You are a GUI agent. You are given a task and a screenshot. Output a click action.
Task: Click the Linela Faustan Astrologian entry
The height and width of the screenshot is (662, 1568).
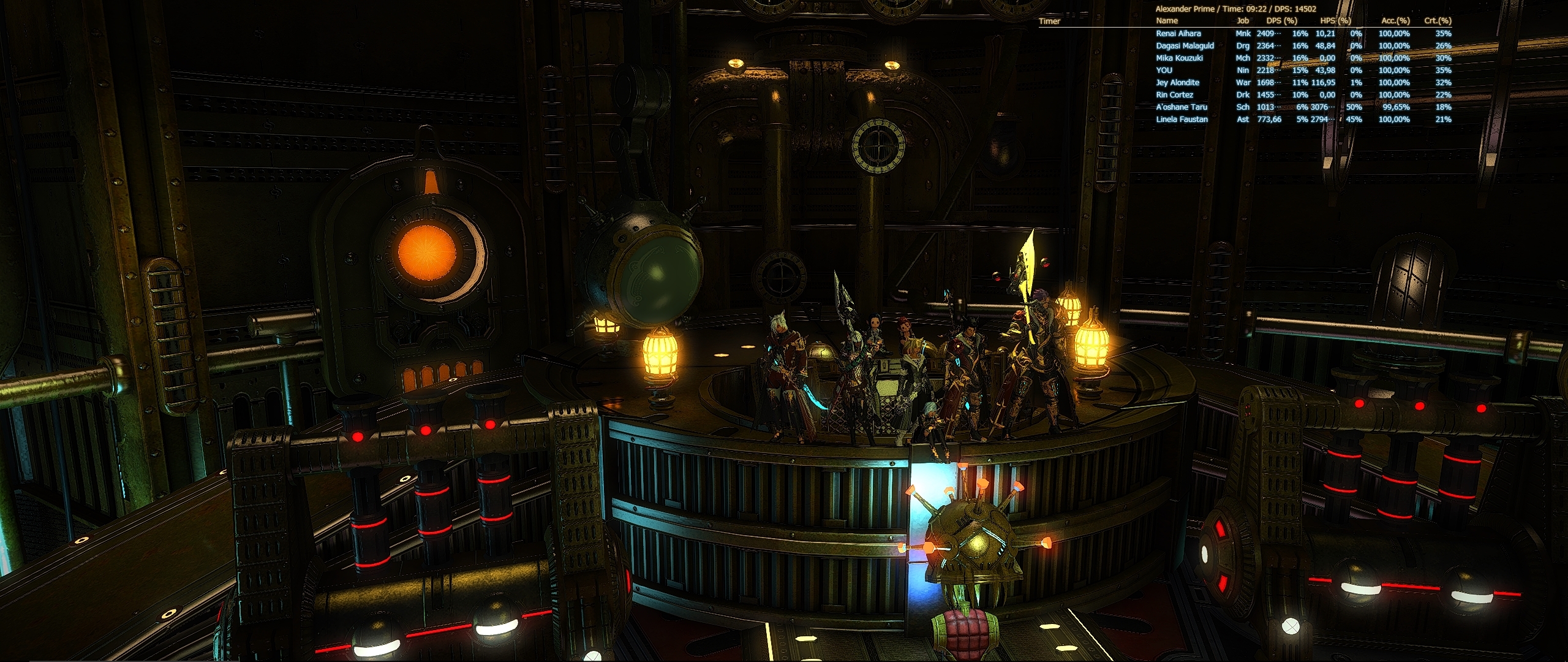coord(1182,120)
